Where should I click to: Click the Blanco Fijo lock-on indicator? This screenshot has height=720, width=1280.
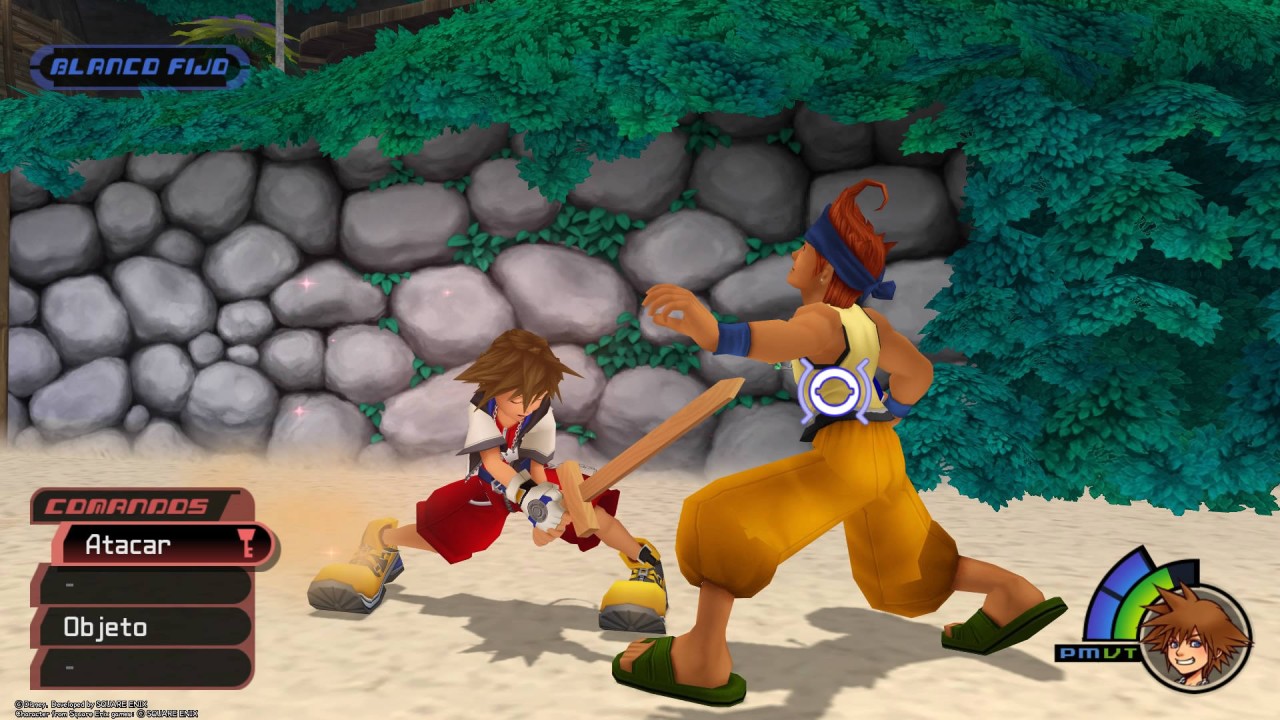(x=138, y=68)
